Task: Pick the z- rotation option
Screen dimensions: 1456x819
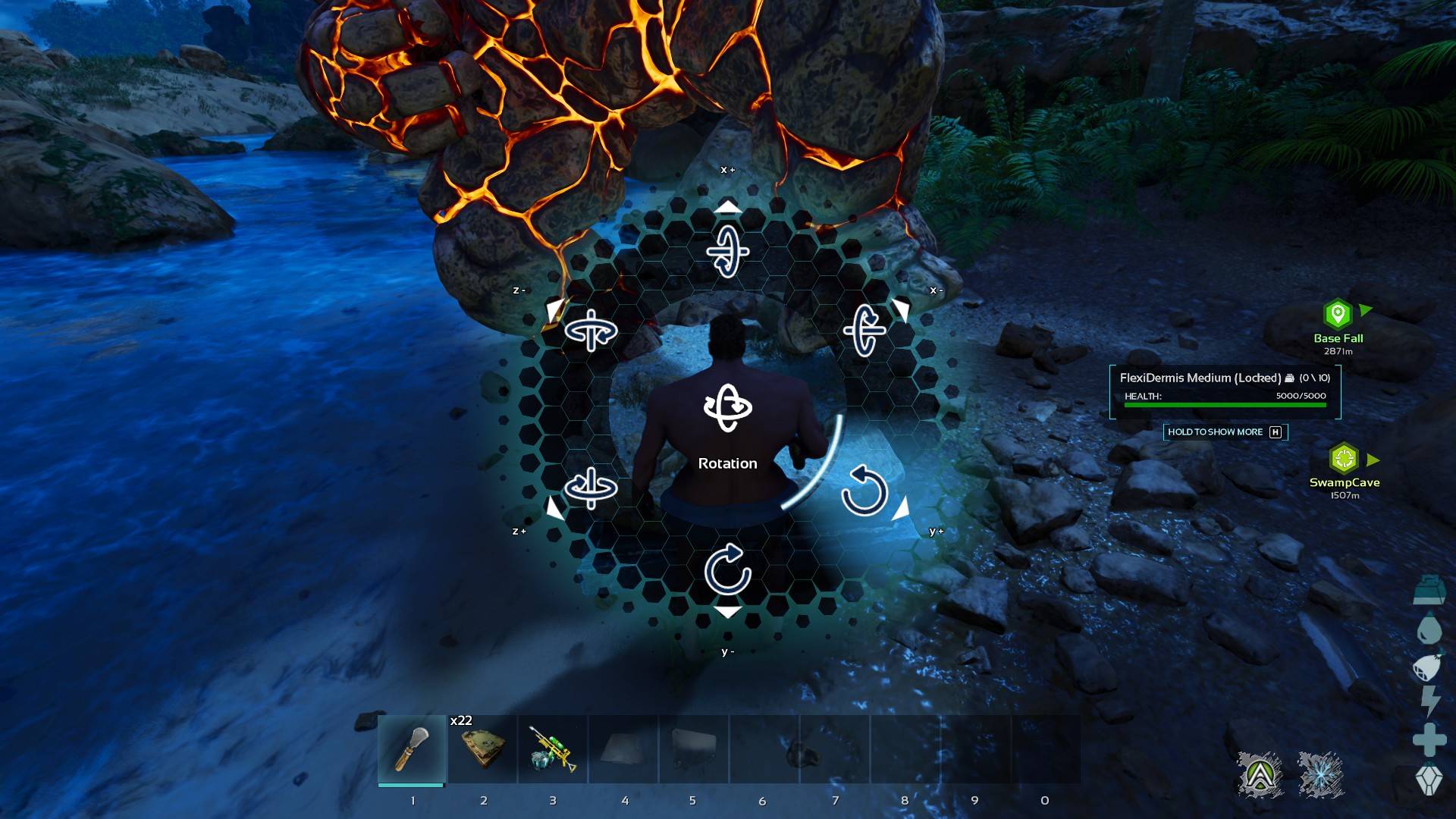Action: point(591,330)
